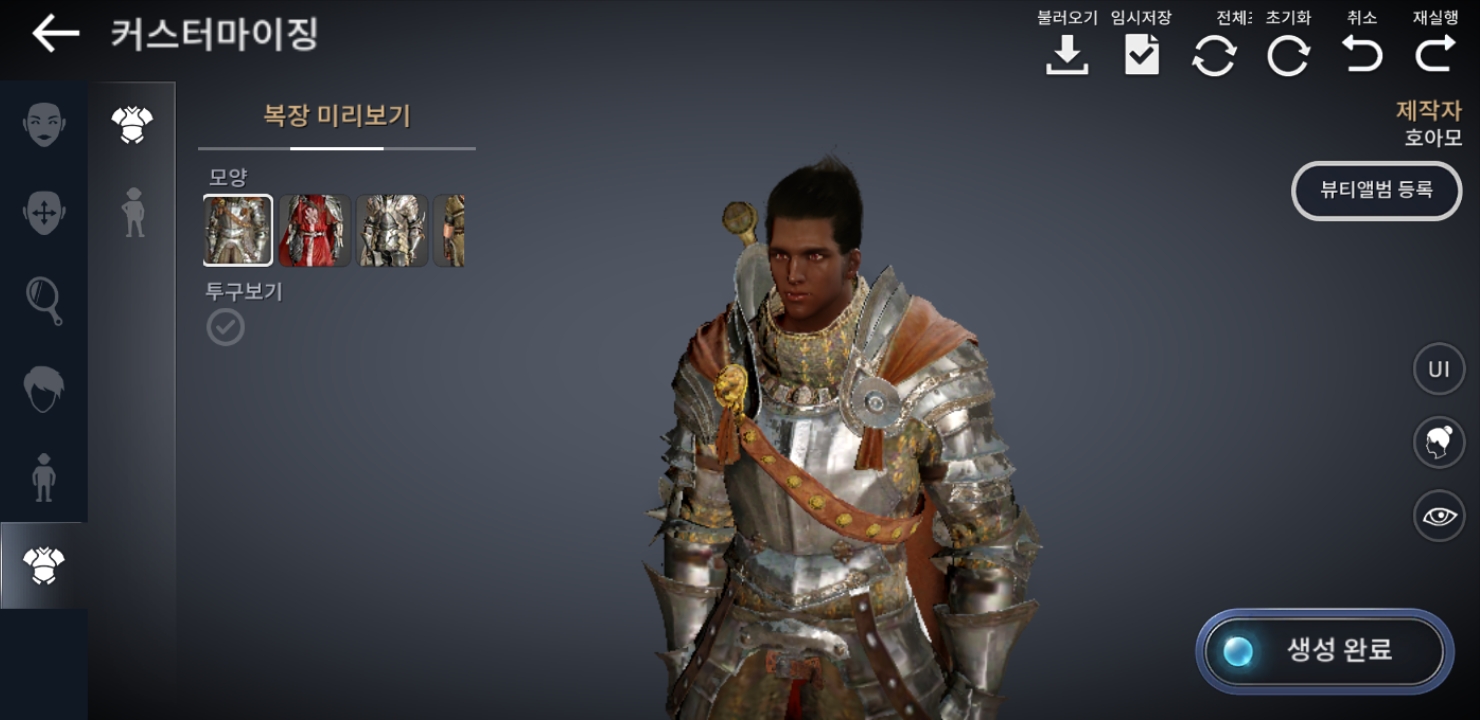Screen dimensions: 1480x720
Task: Switch to the hairstyle category
Action: (44, 388)
